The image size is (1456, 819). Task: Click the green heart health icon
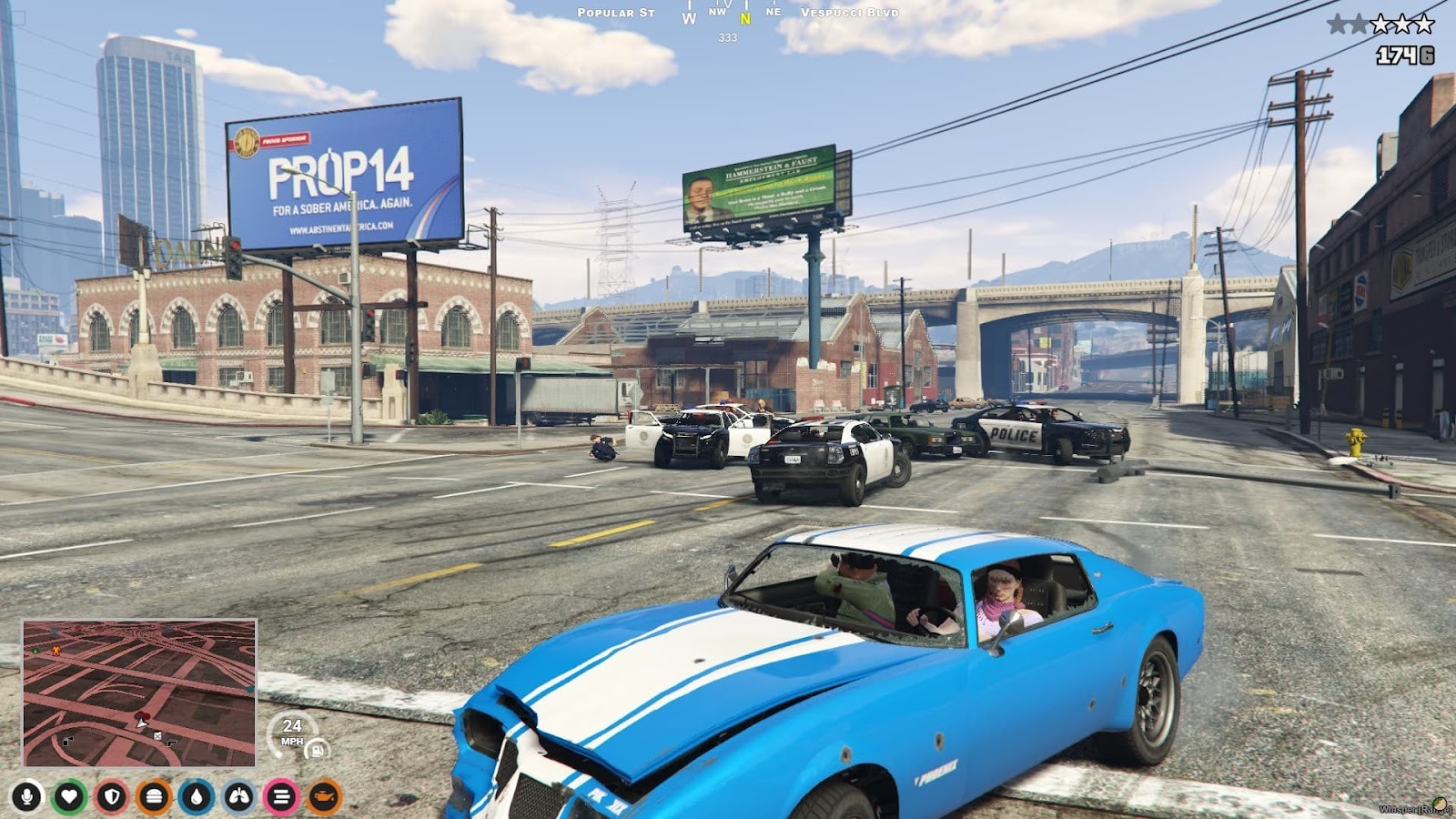point(69,797)
